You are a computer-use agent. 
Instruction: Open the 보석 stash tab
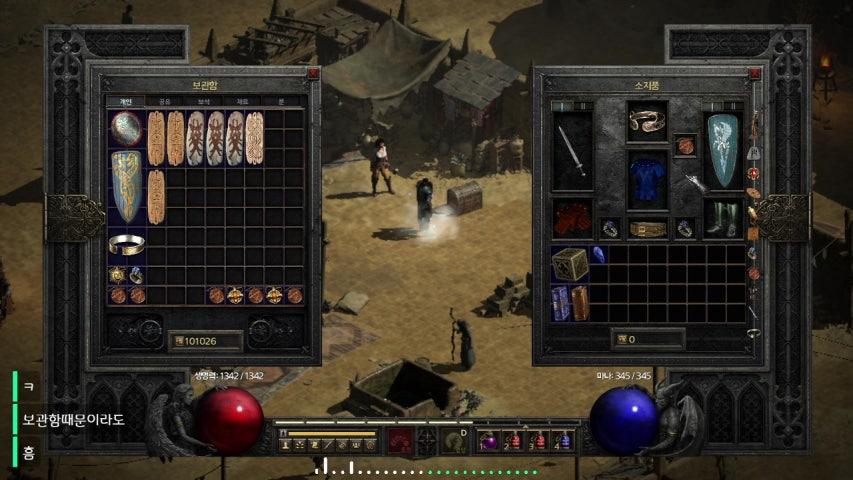(203, 102)
